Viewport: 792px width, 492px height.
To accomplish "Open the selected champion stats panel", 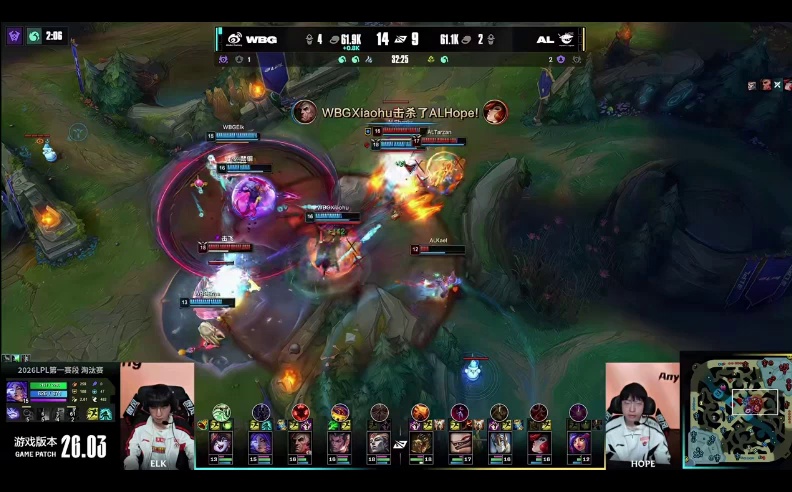I will tap(59, 399).
